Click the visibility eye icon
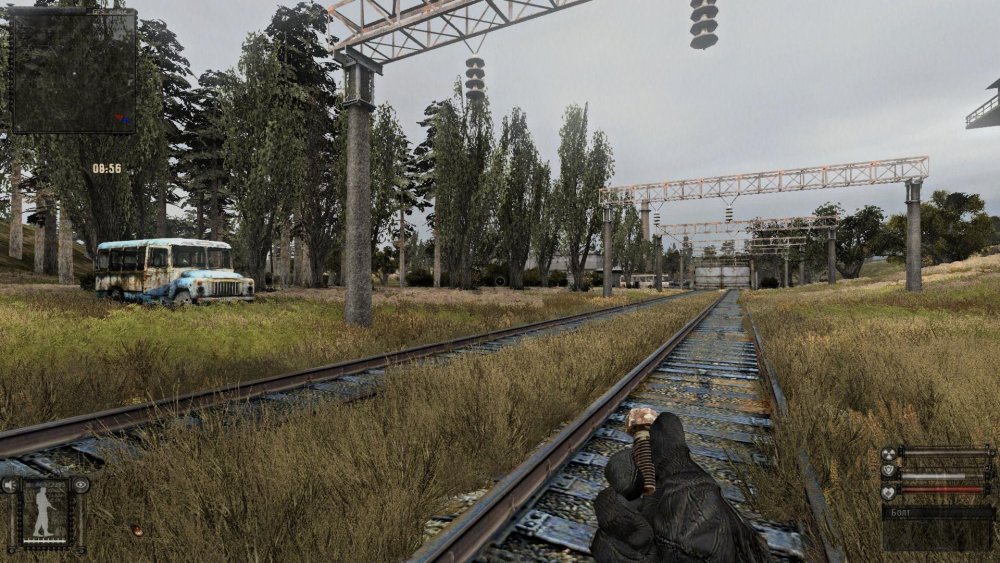This screenshot has width=1000, height=563. 81,485
